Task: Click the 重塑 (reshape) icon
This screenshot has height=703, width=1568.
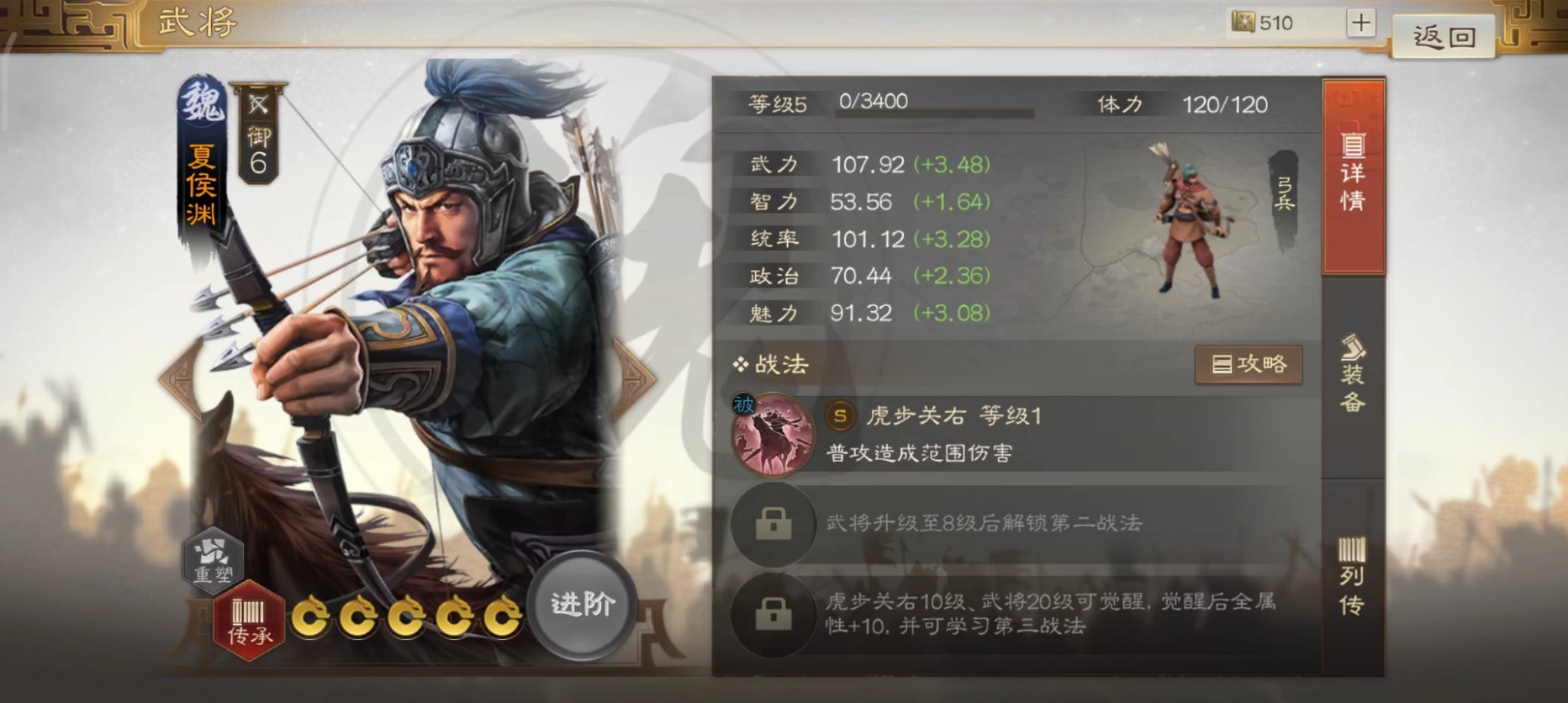Action: point(212,560)
